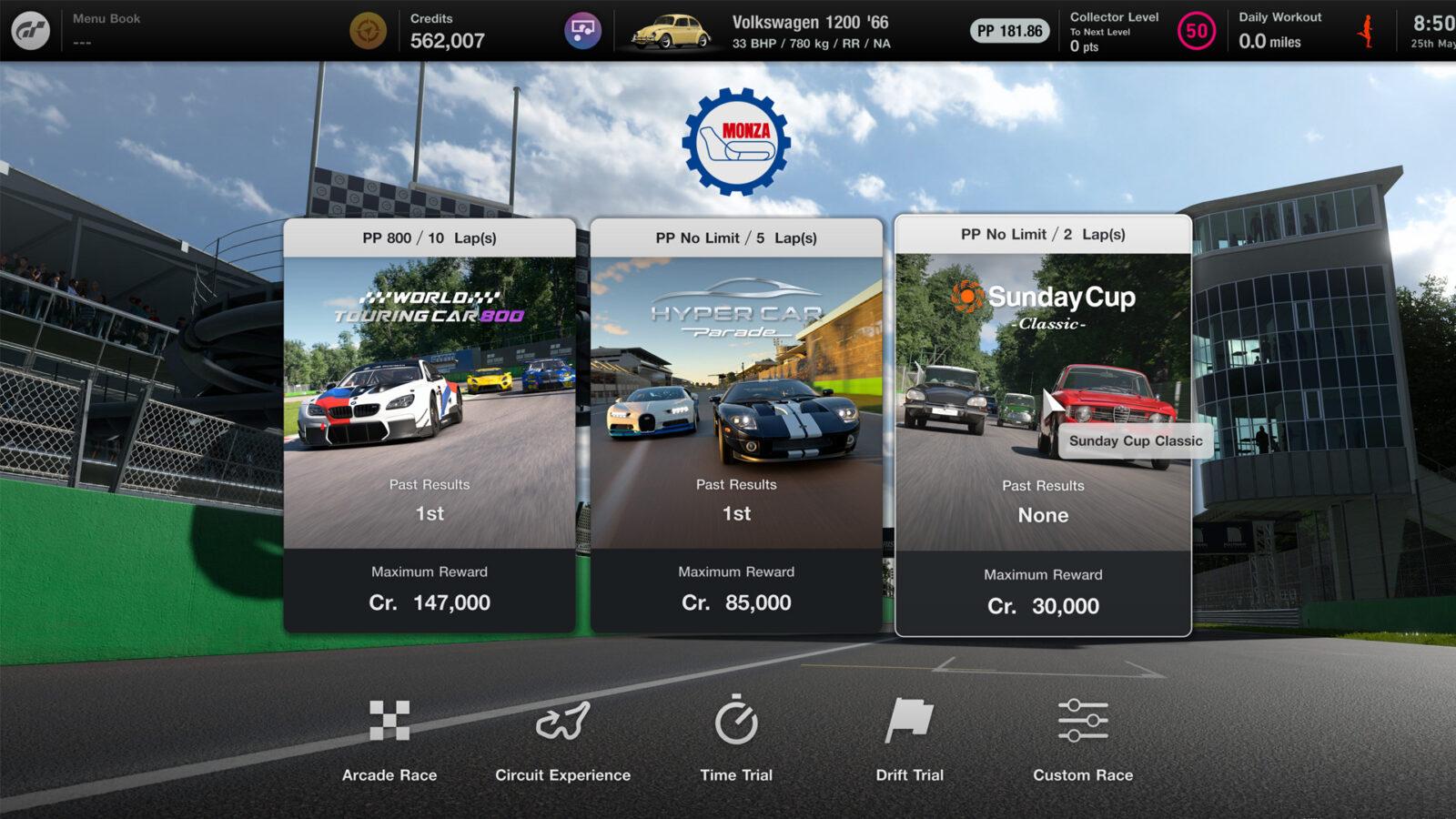Open Custom Race settings icon
The width and height of the screenshot is (1456, 819).
[x=1082, y=722]
